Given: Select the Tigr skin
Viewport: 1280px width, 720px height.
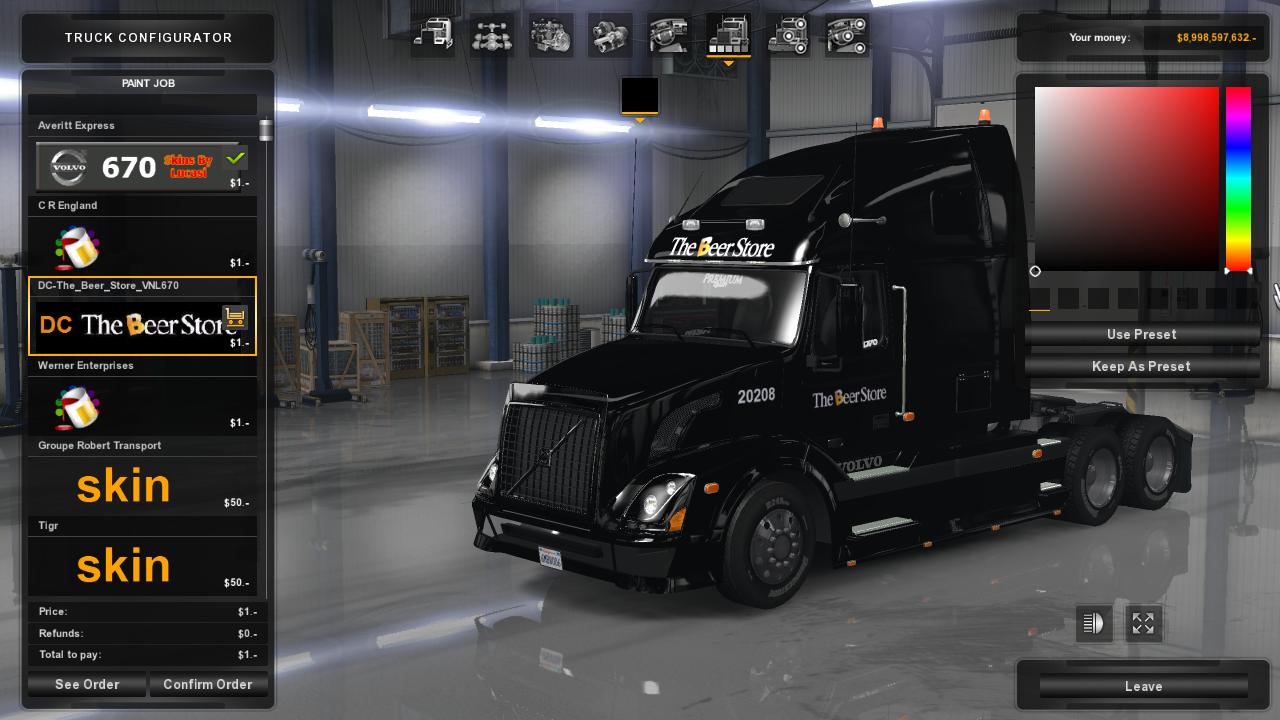Looking at the screenshot, I should coord(142,566).
